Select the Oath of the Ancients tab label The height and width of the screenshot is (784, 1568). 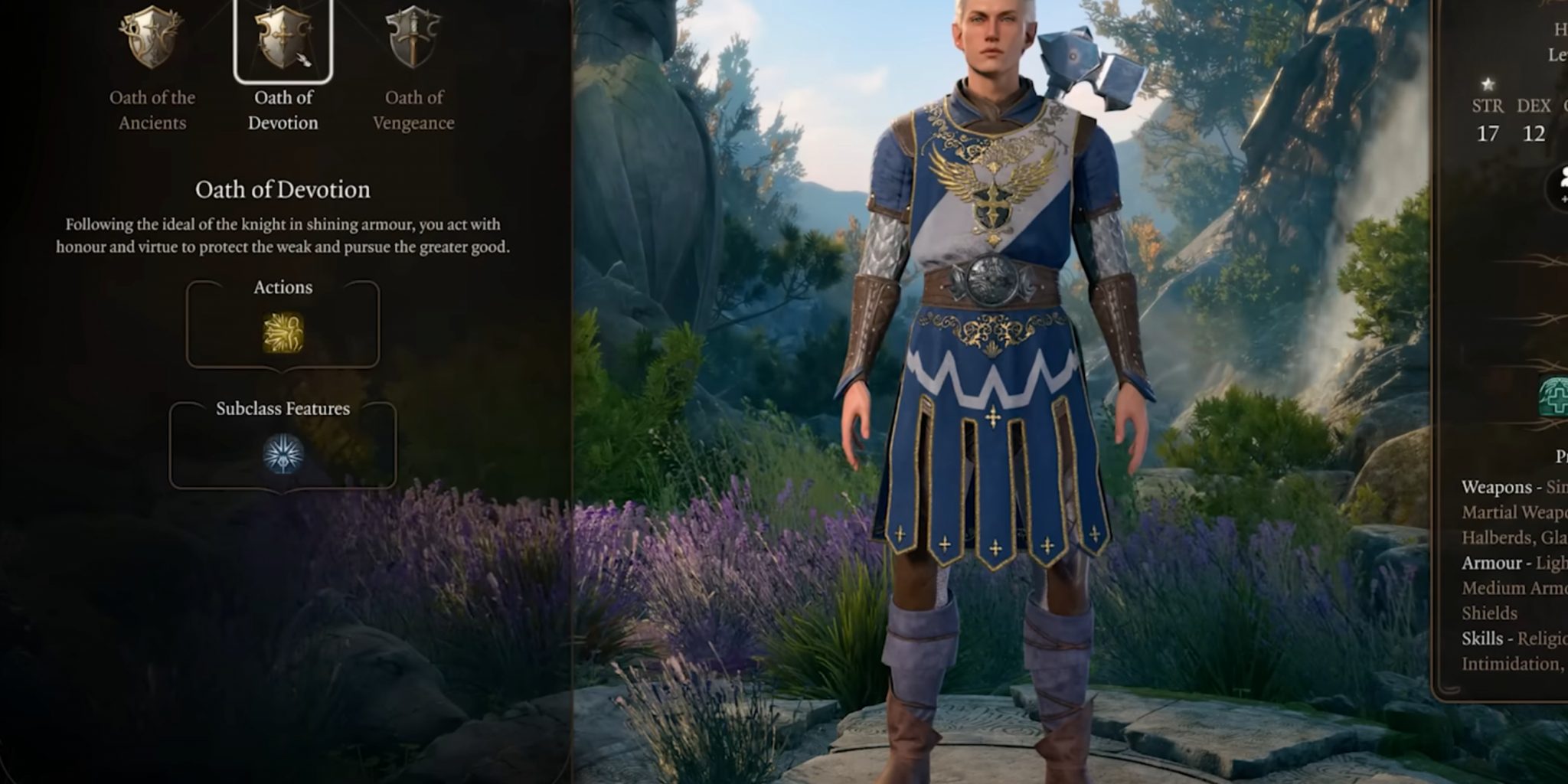(152, 109)
